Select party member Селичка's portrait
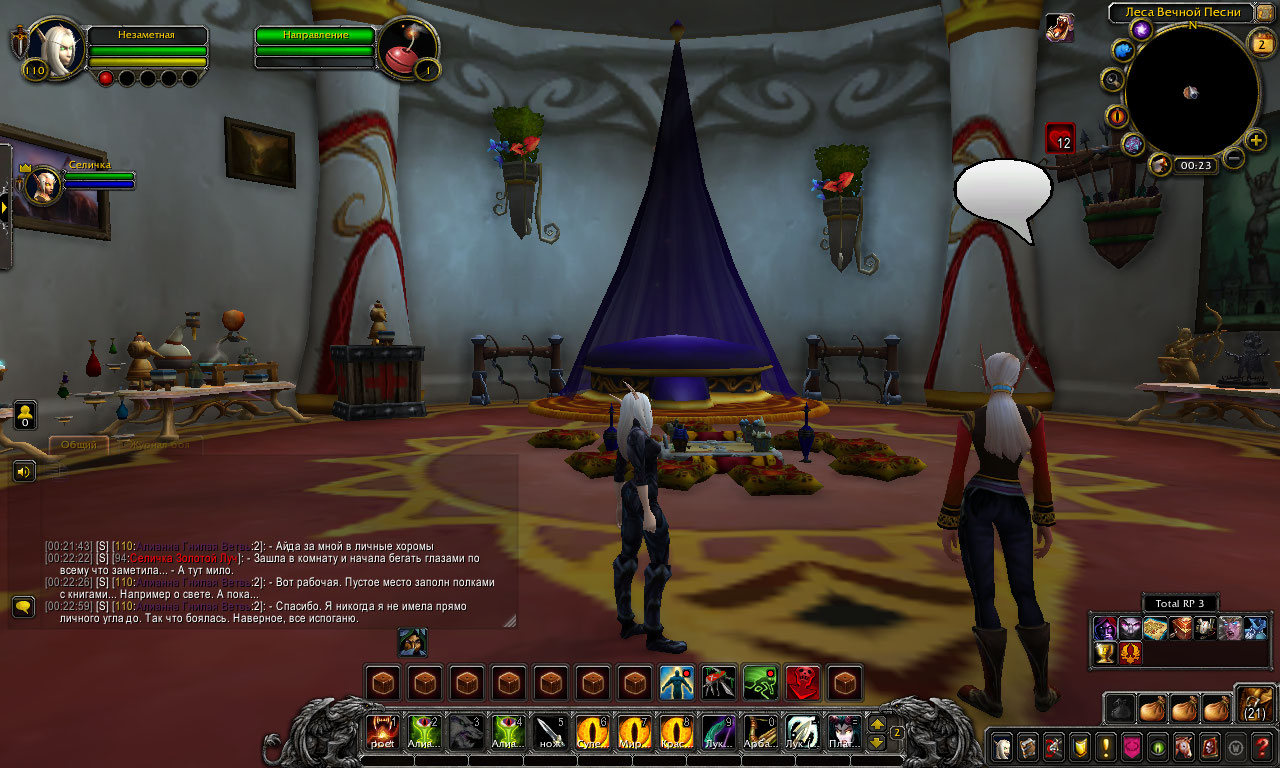The width and height of the screenshot is (1280, 768). point(43,185)
